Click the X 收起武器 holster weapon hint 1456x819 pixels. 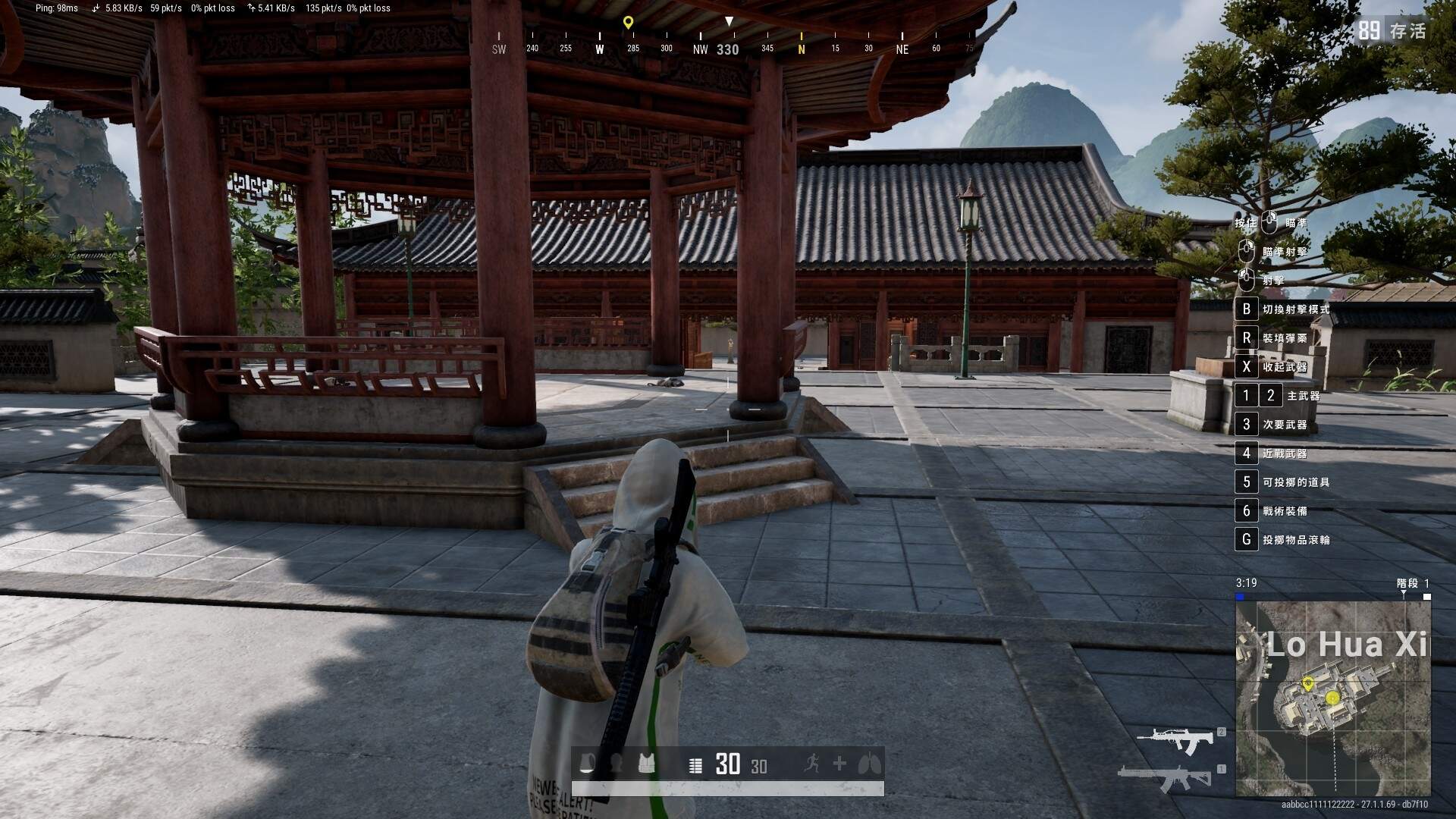pos(1246,367)
